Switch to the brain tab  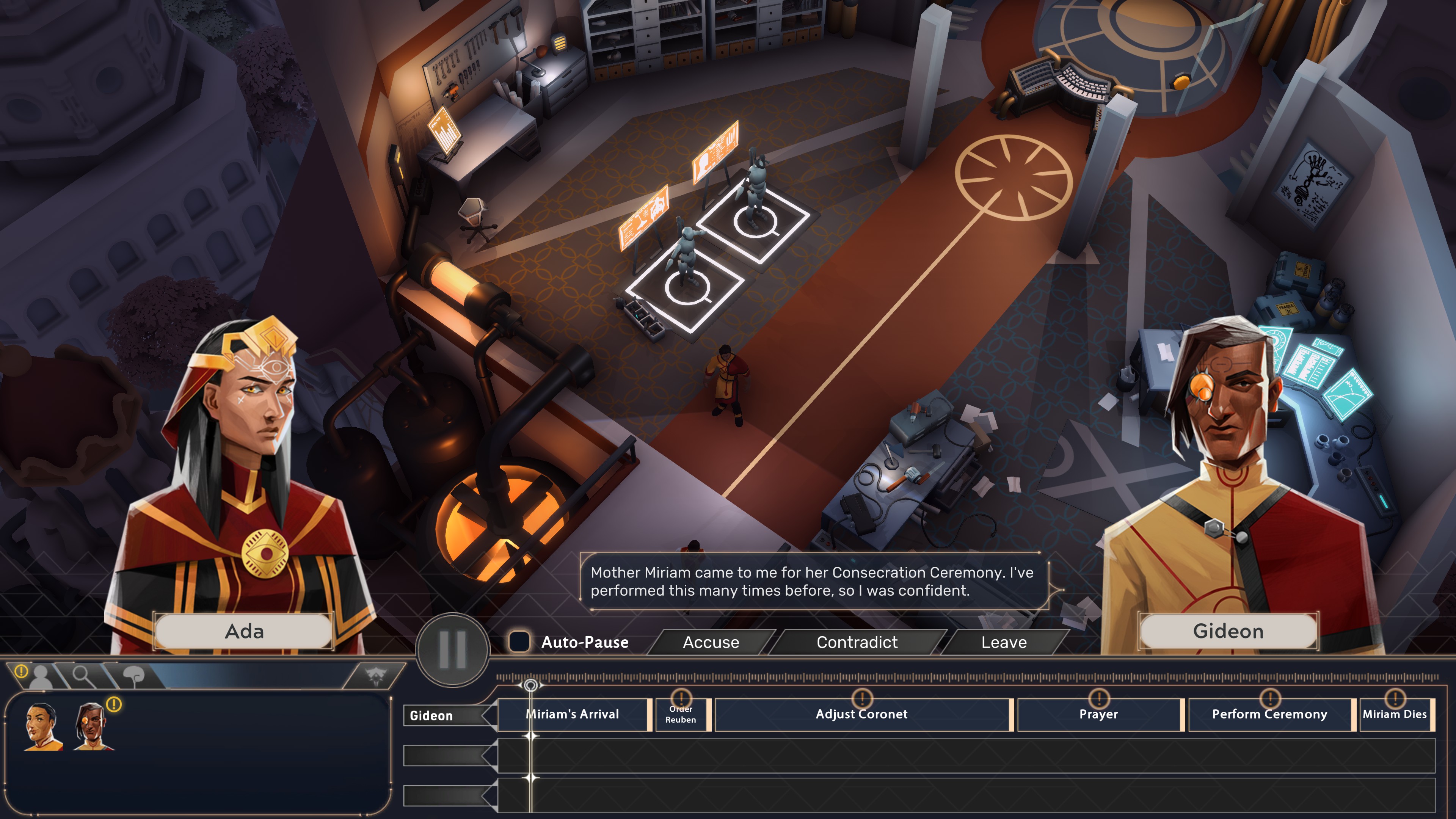pos(133,675)
